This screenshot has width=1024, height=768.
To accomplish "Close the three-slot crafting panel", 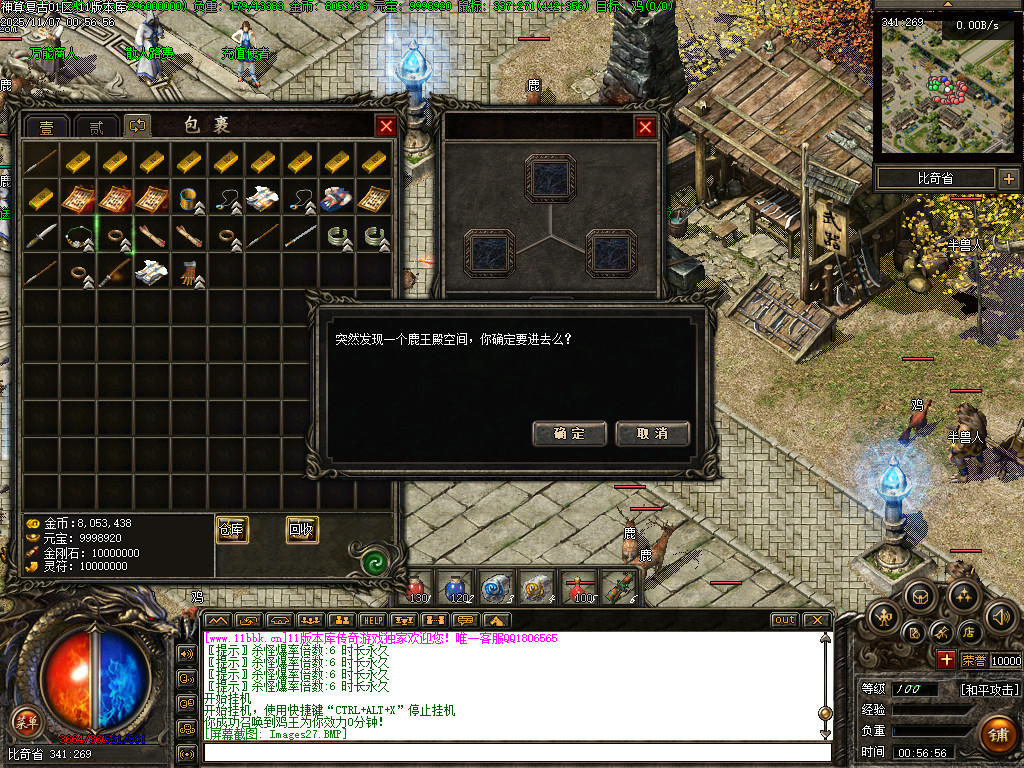I will tap(645, 127).
